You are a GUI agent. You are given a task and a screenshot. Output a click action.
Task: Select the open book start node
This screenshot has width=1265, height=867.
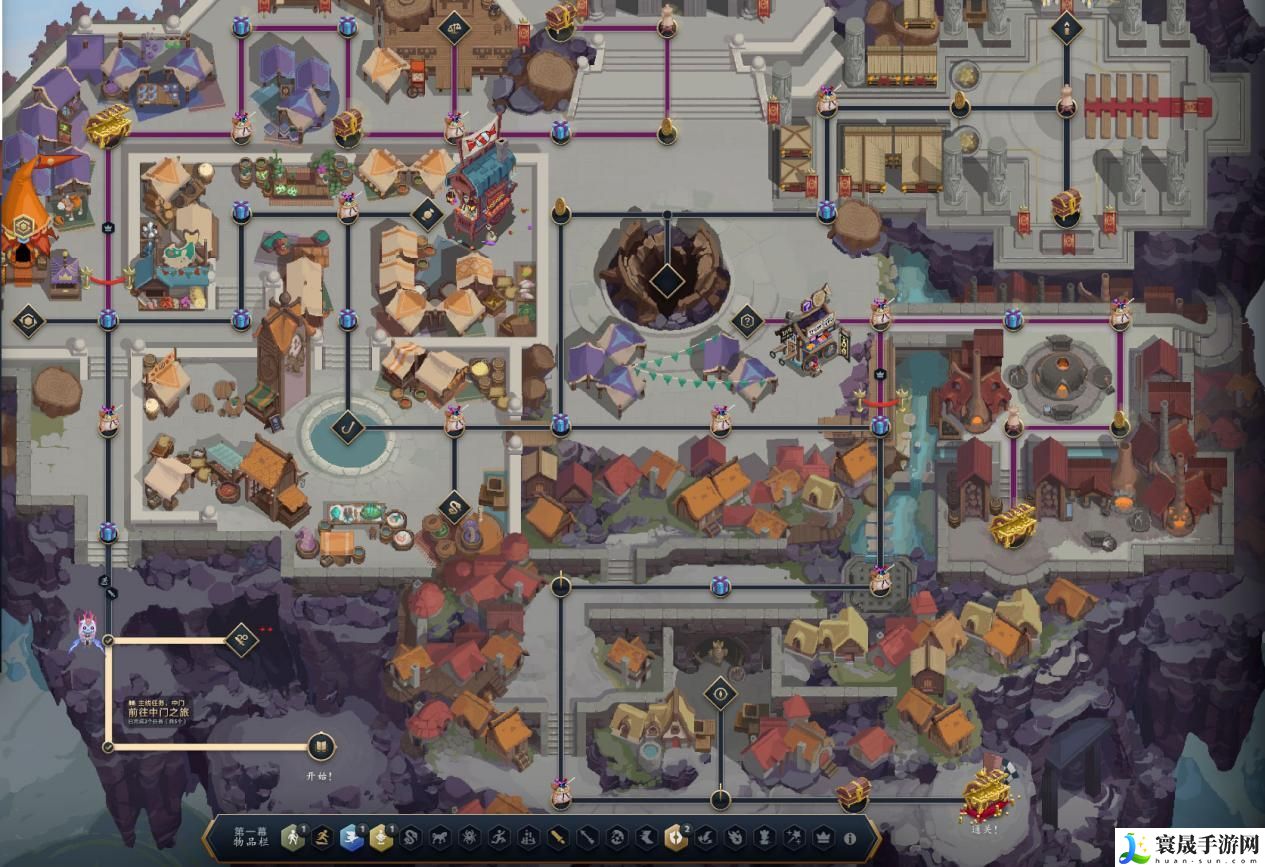(x=320, y=746)
